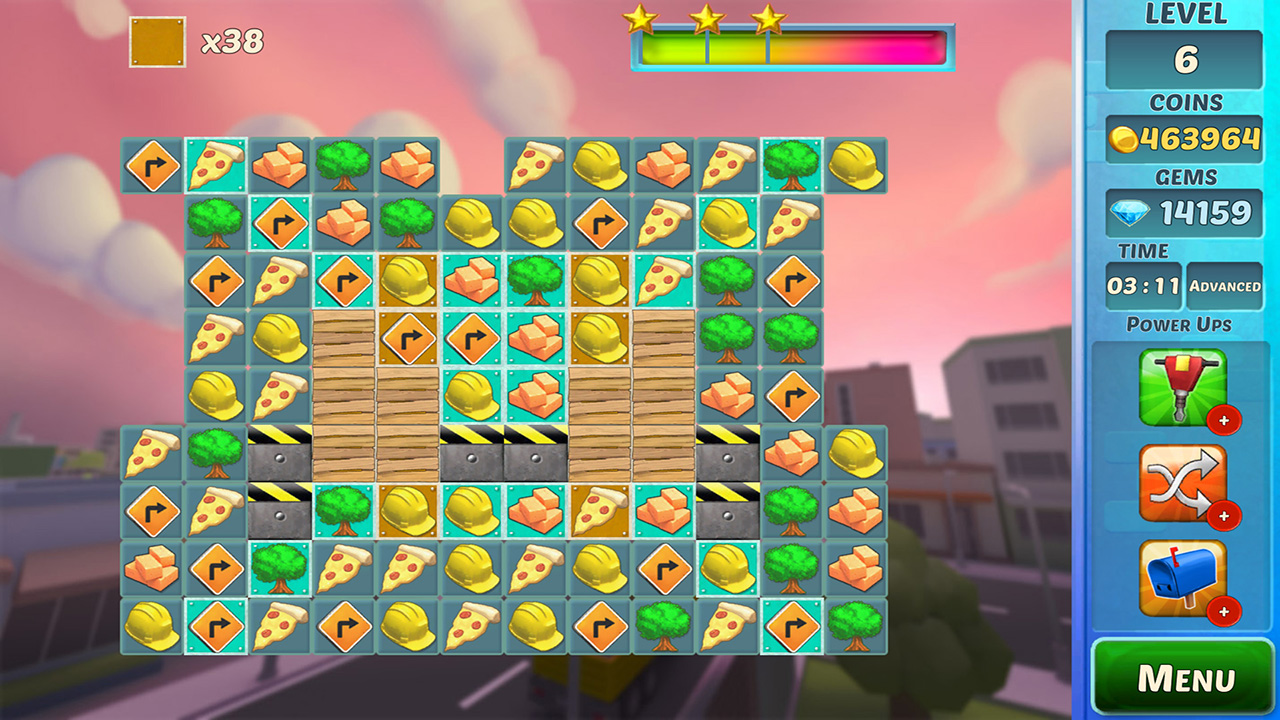Select the jackhammer power-up

(x=1185, y=387)
